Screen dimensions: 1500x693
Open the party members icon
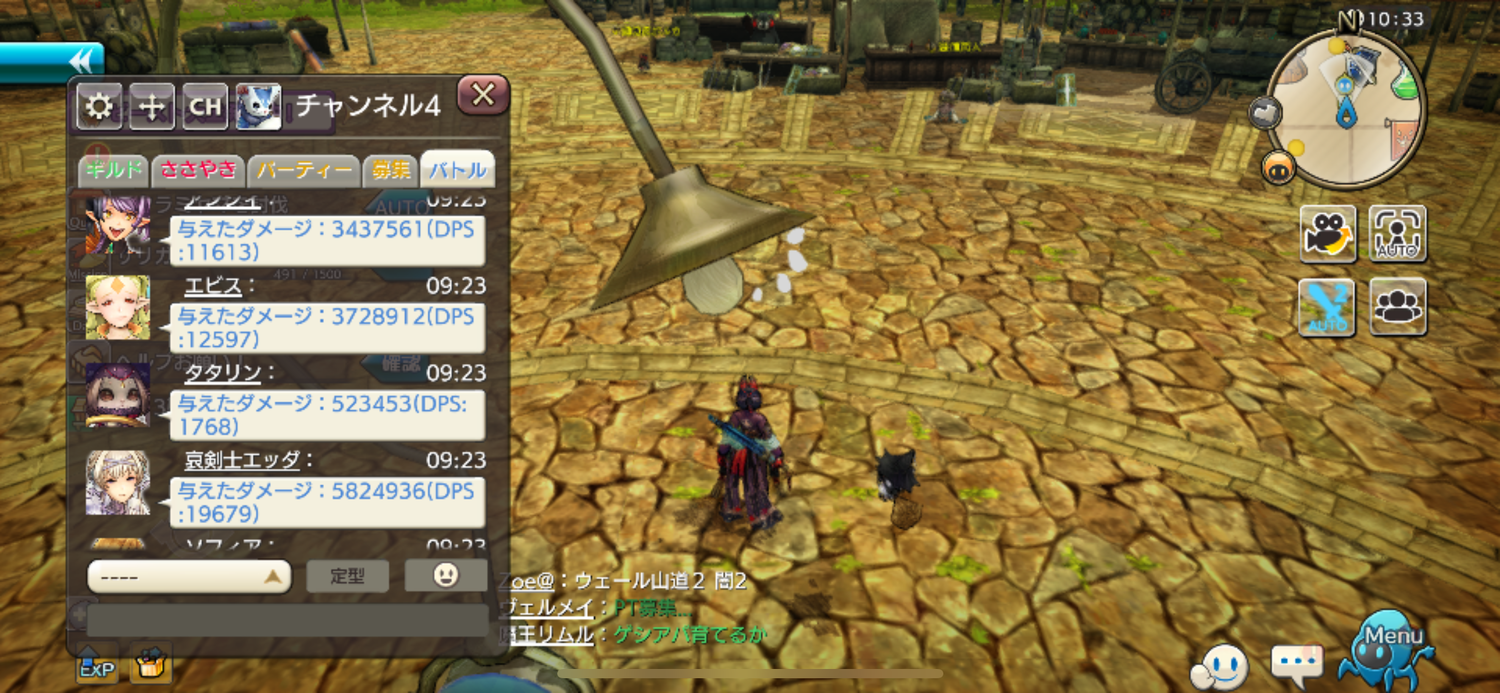[1397, 306]
